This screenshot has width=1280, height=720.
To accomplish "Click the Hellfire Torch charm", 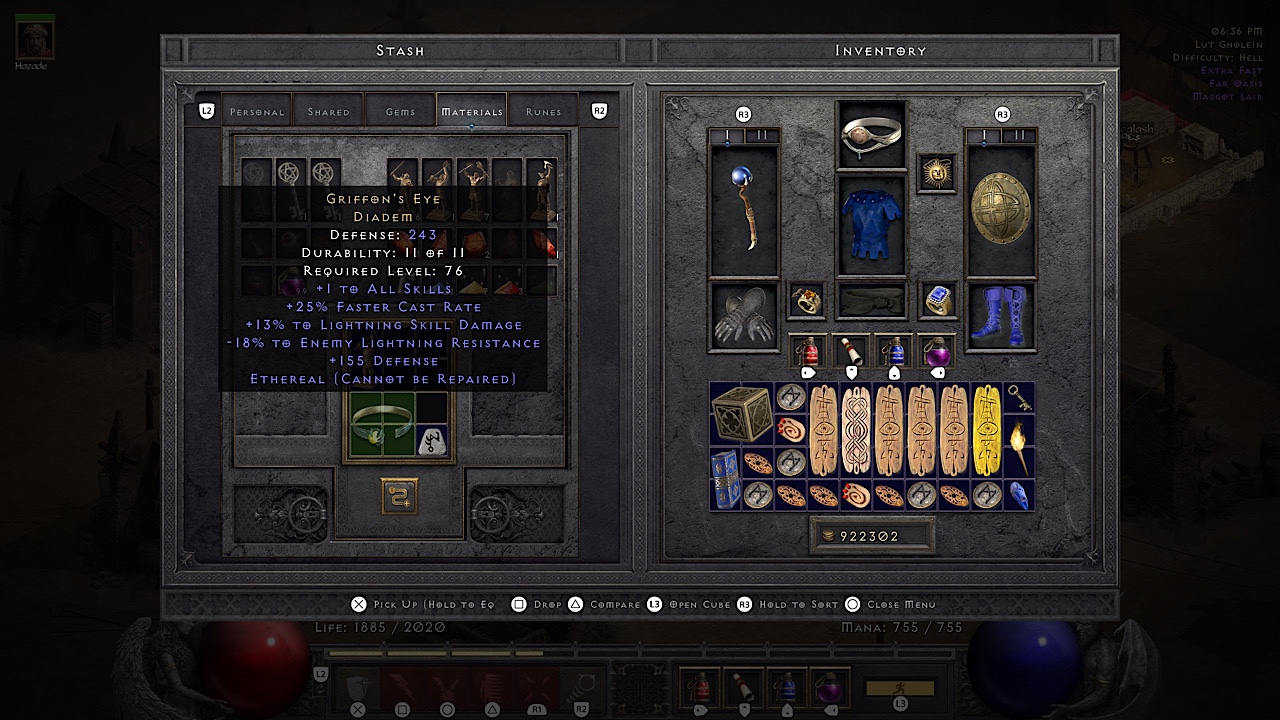I will point(1020,446).
